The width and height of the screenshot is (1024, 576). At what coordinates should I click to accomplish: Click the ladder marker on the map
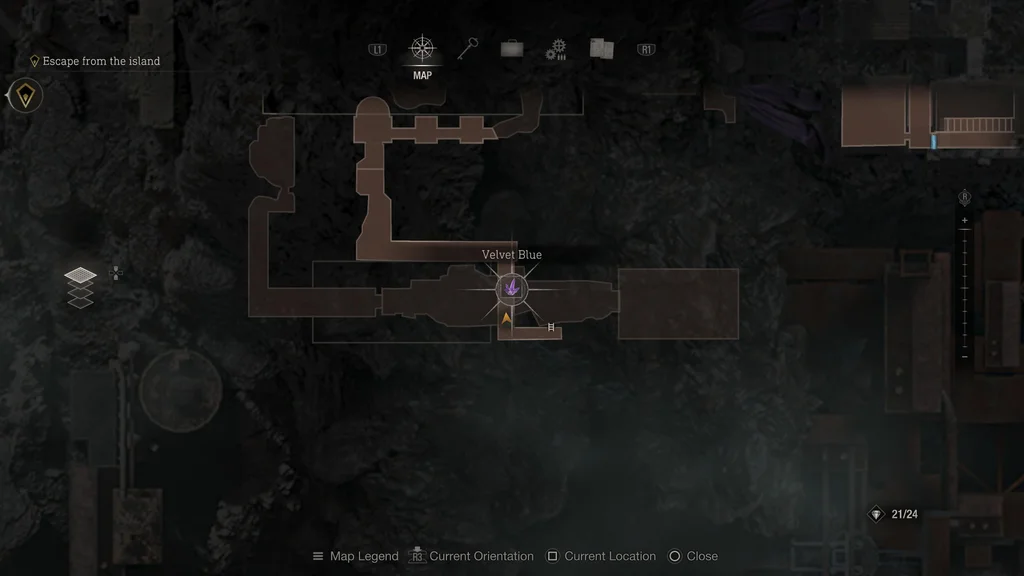(551, 326)
